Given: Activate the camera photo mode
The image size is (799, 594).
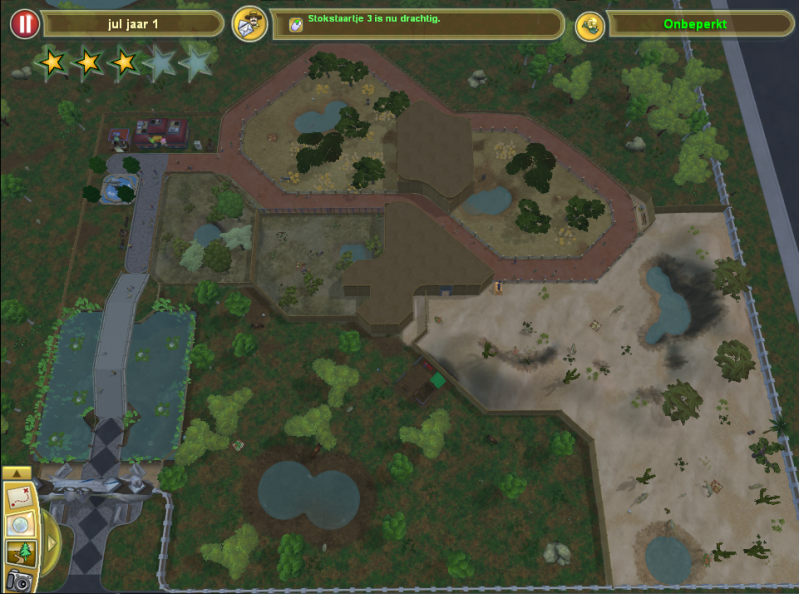Looking at the screenshot, I should click(19, 580).
